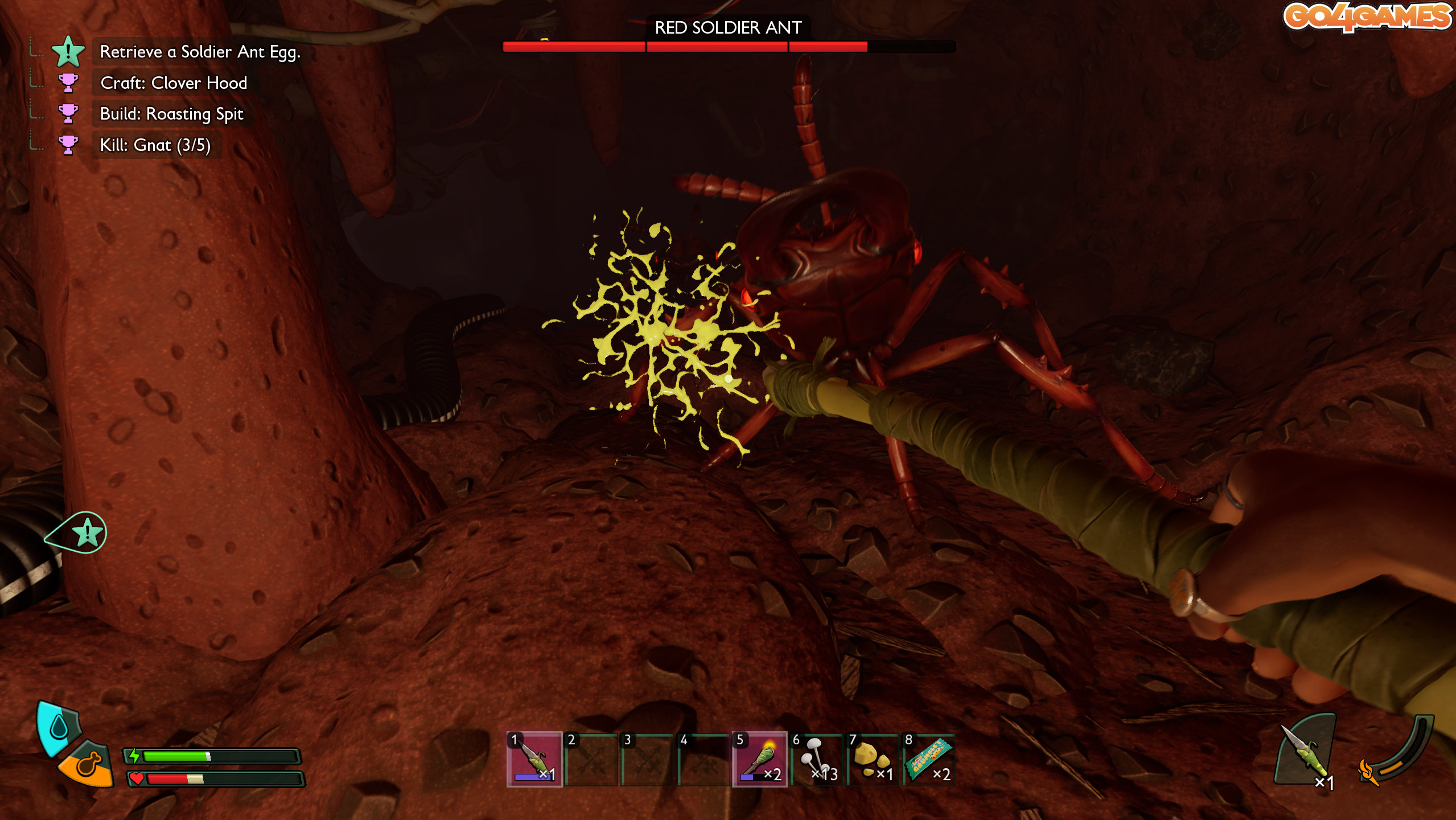Click the GO4GAMES watermark logo
Image resolution: width=1456 pixels, height=820 pixels.
pyautogui.click(x=1367, y=16)
